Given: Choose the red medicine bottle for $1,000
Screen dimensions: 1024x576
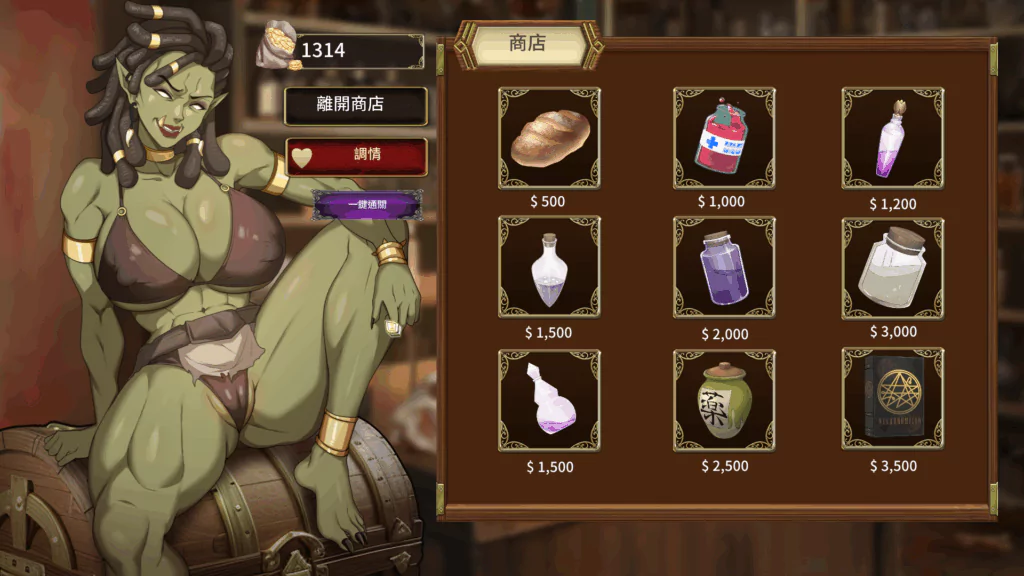Looking at the screenshot, I should (x=723, y=139).
